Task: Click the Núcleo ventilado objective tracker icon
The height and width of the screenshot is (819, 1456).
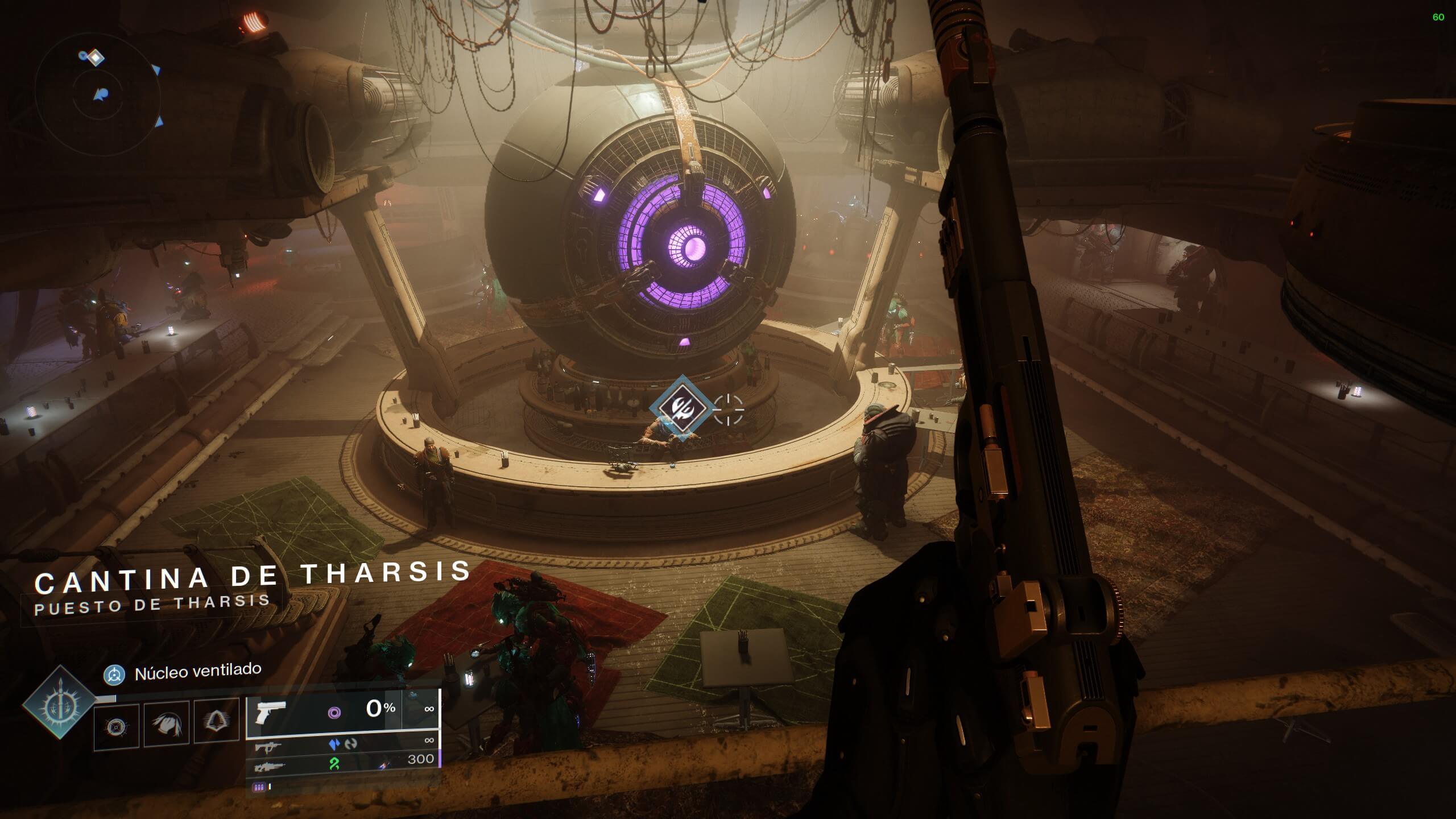Action: (x=114, y=675)
